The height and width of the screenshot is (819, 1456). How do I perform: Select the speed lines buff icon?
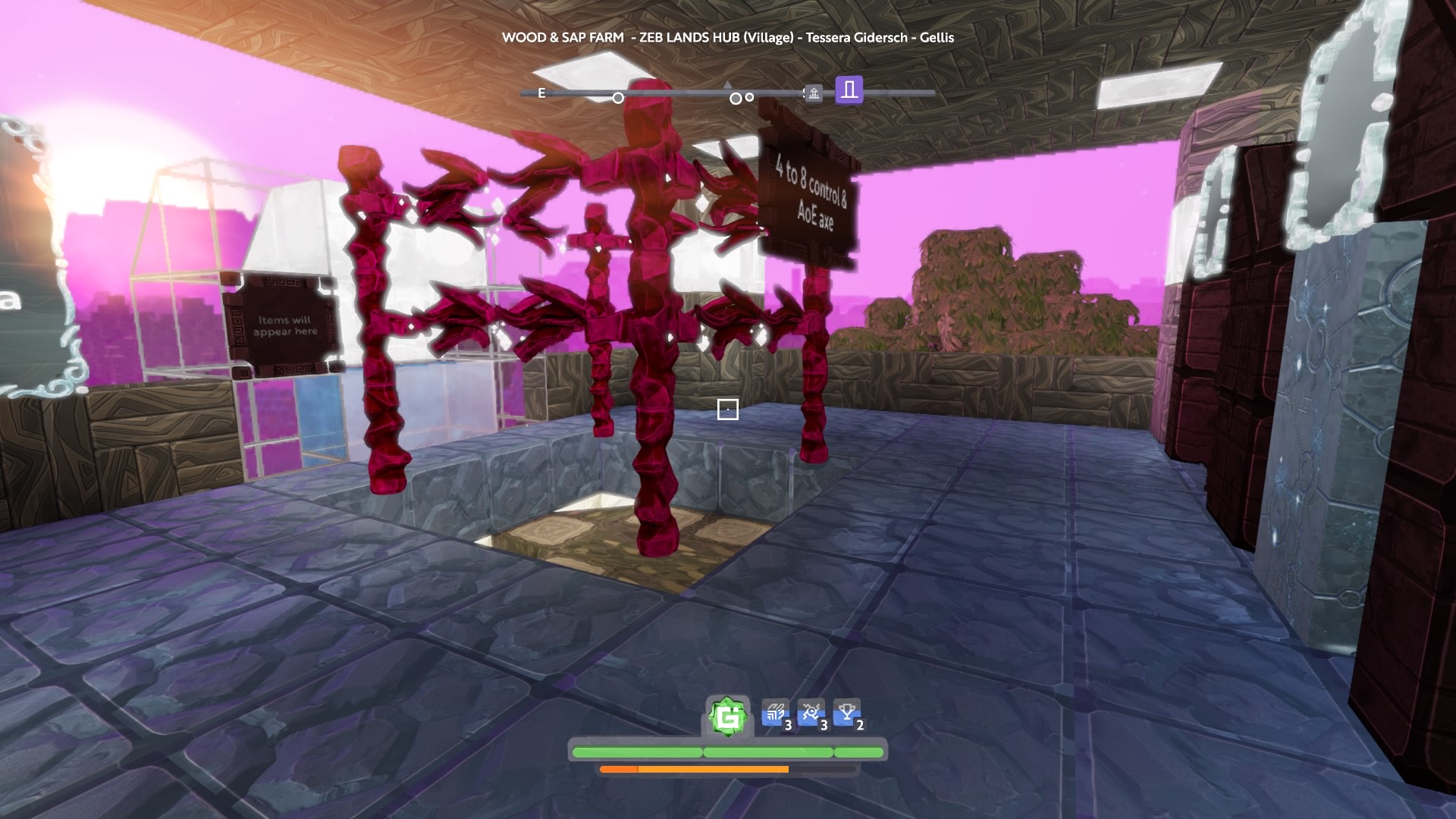[775, 714]
